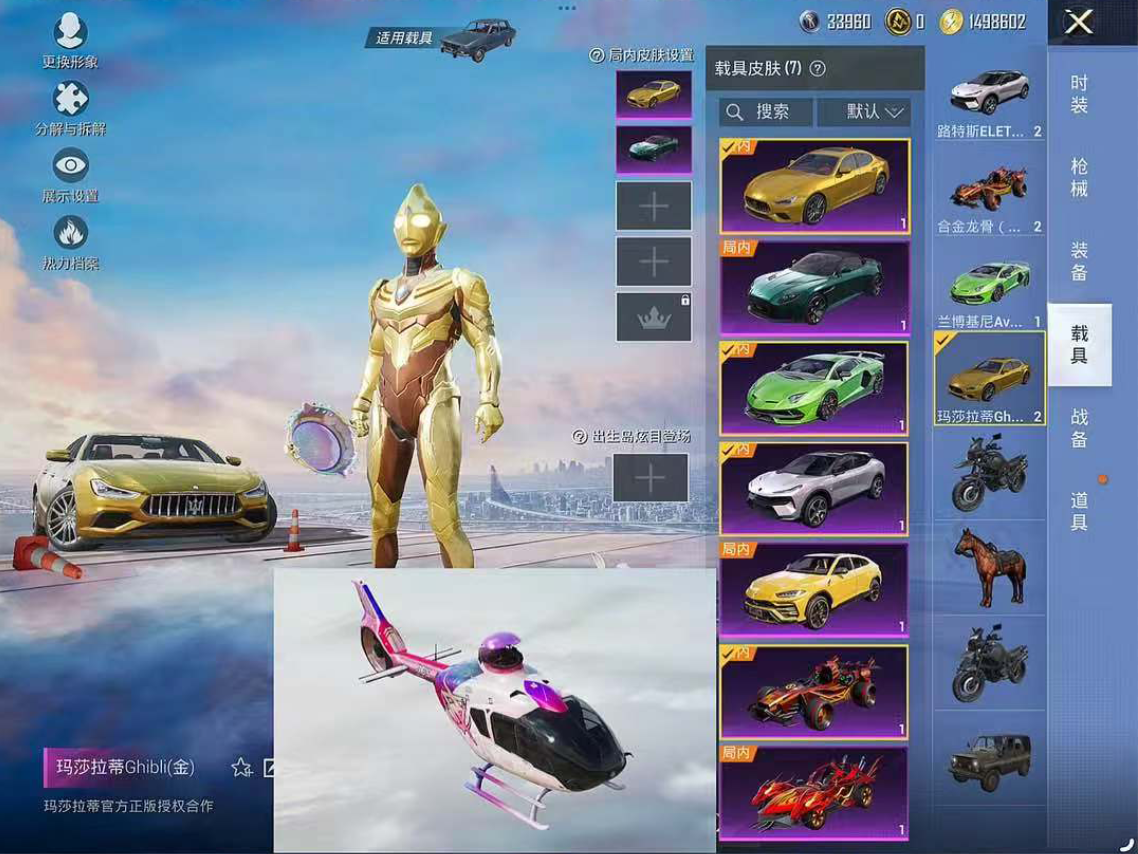Switch to the 时装 tab
The width and height of the screenshot is (1138, 854).
1079,94
